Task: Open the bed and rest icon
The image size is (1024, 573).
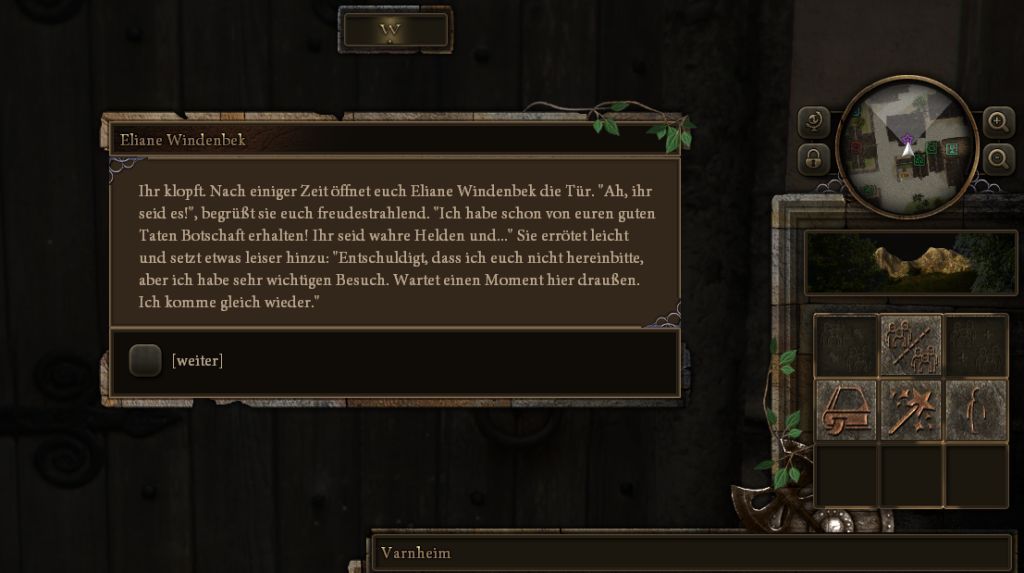Action: 846,410
